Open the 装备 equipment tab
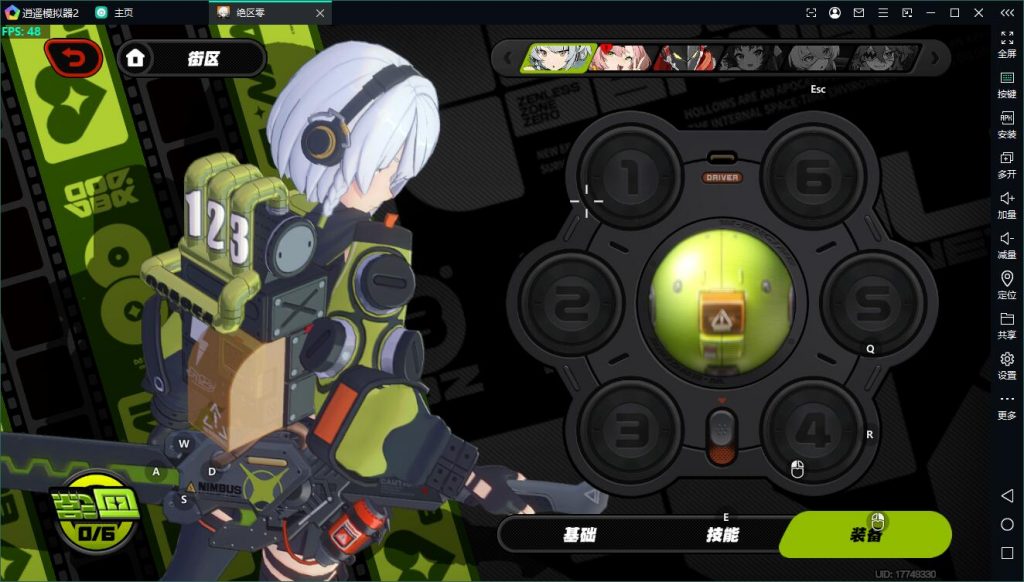The height and width of the screenshot is (582, 1024). coord(865,535)
